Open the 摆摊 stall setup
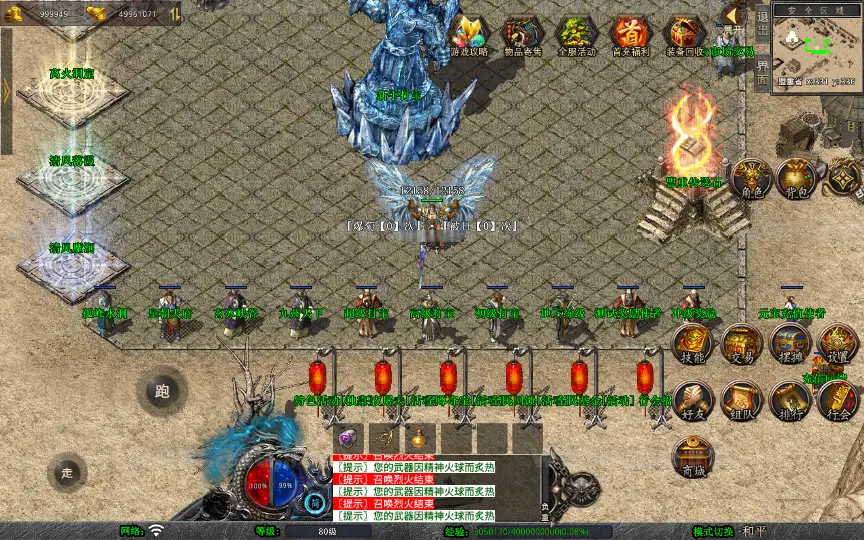The width and height of the screenshot is (864, 540). click(790, 345)
